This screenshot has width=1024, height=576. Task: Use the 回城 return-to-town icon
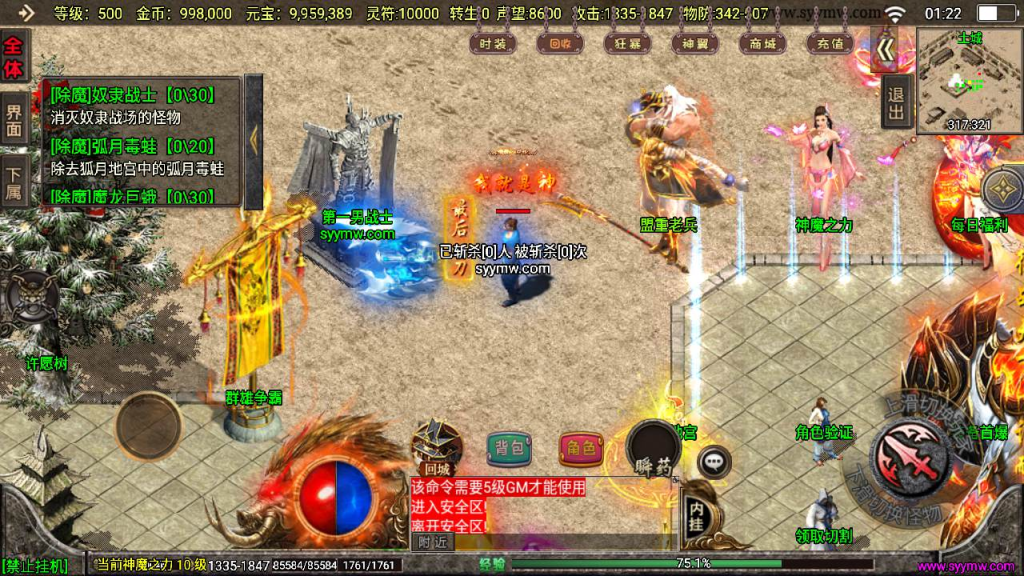pos(437,446)
